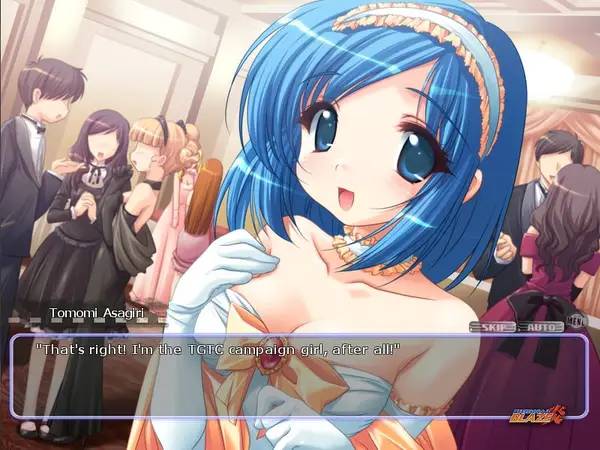The height and width of the screenshot is (450, 600).
Task: Click the SKIP button
Action: click(x=490, y=325)
